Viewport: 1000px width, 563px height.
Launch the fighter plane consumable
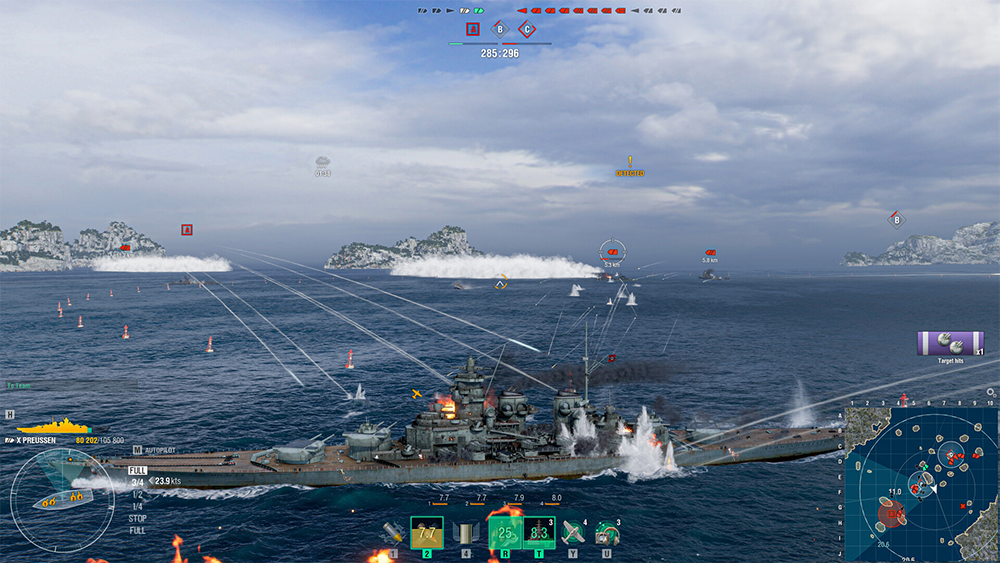[573, 532]
